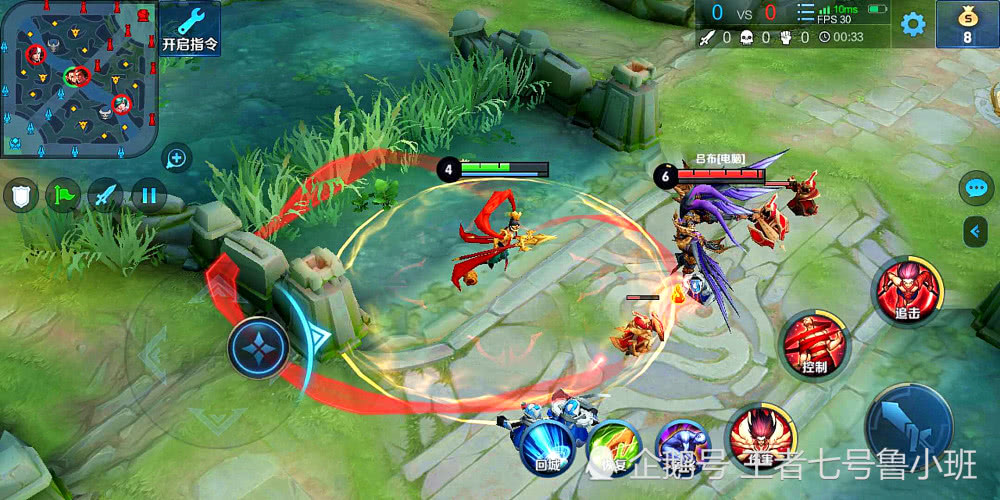Activate the 控制 skill

(x=813, y=345)
